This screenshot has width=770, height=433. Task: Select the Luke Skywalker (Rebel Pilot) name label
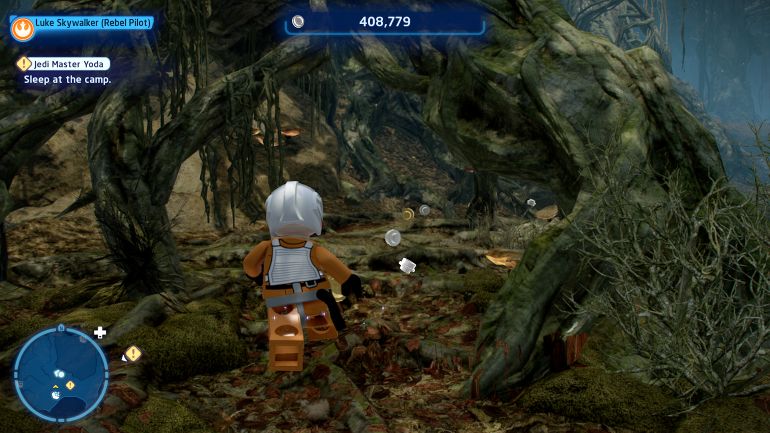coord(93,22)
